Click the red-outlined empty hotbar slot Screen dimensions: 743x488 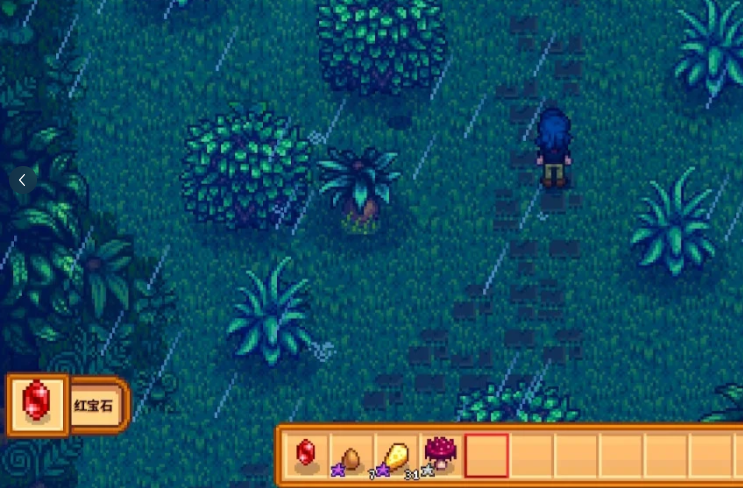pyautogui.click(x=486, y=455)
